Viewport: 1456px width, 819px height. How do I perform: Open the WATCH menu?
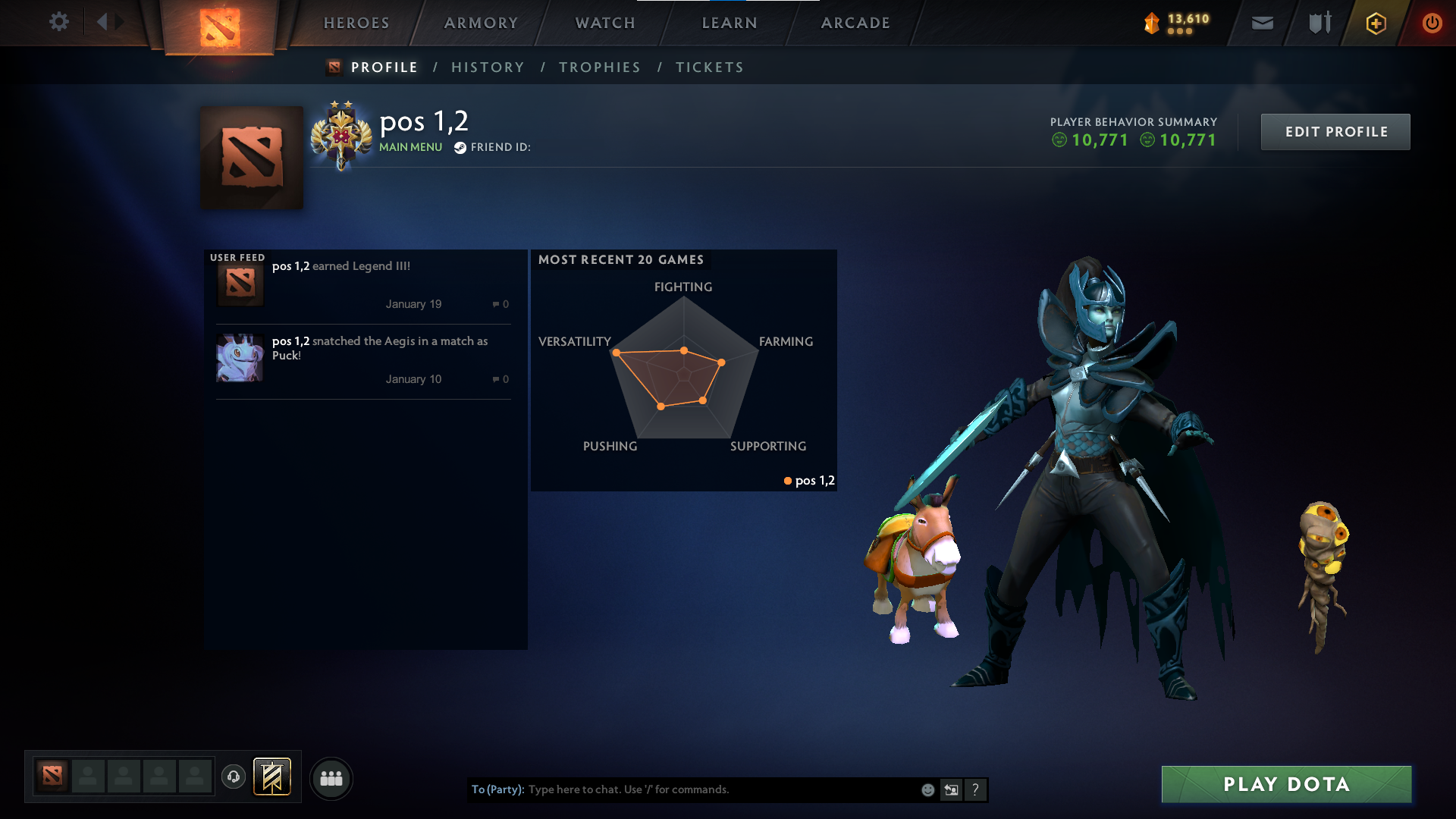click(604, 23)
